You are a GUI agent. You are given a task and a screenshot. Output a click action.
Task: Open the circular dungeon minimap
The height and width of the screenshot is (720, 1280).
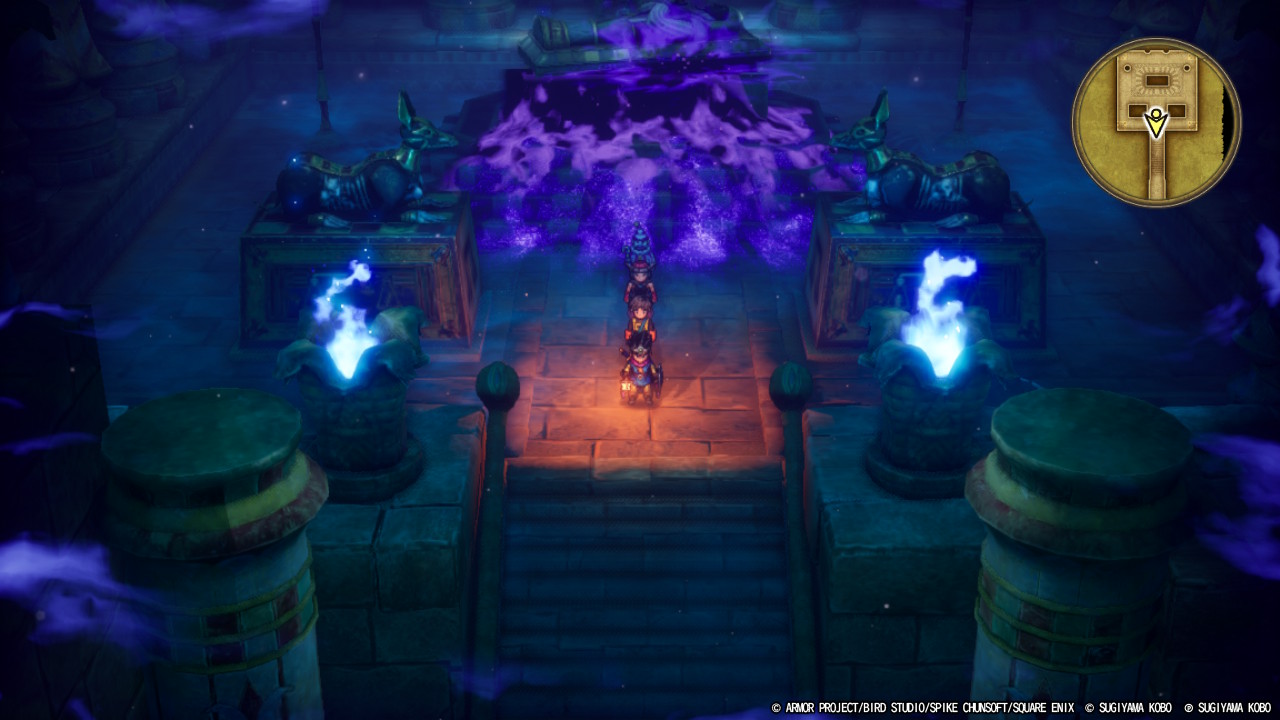[1156, 122]
